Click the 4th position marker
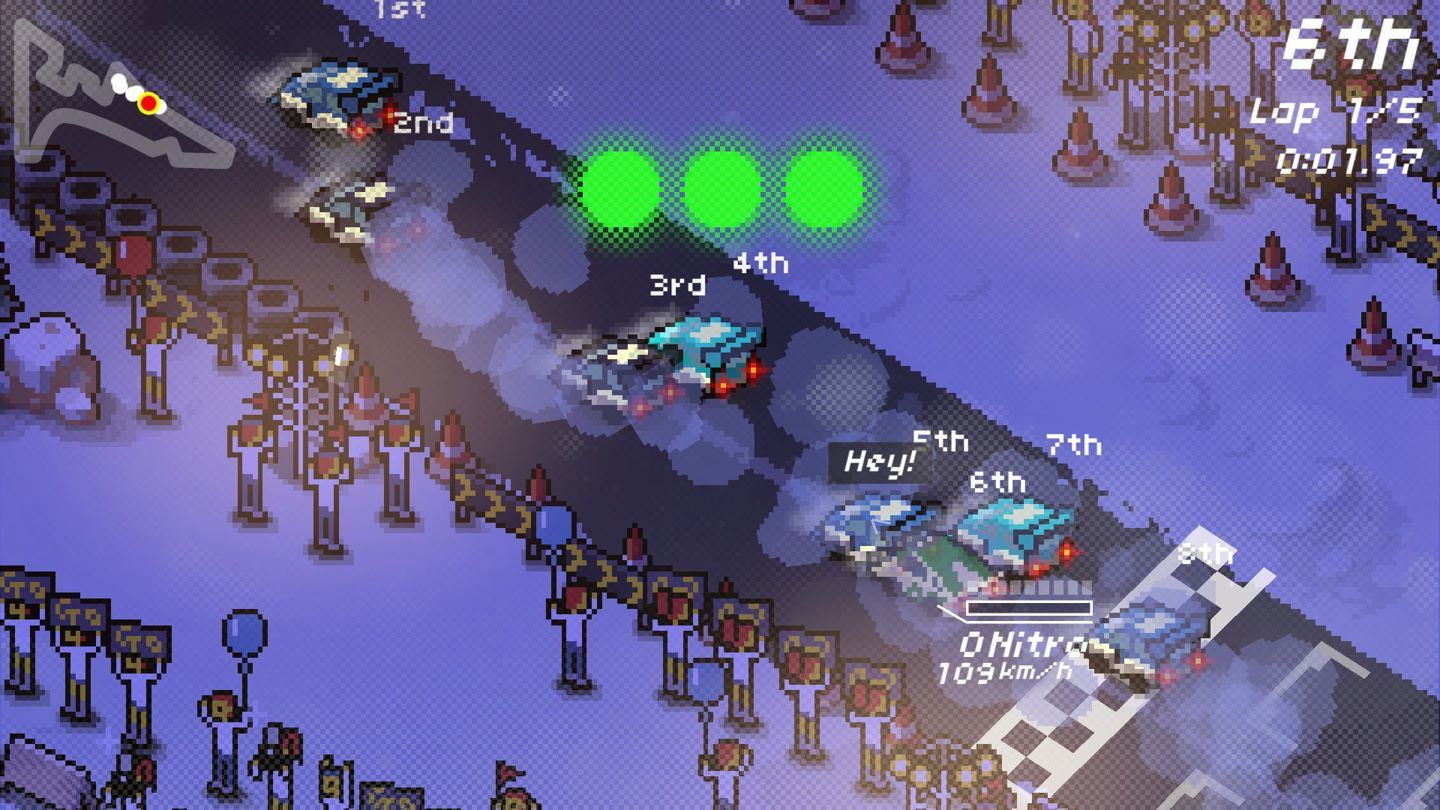Screen dimensions: 1440x810 (x=762, y=265)
